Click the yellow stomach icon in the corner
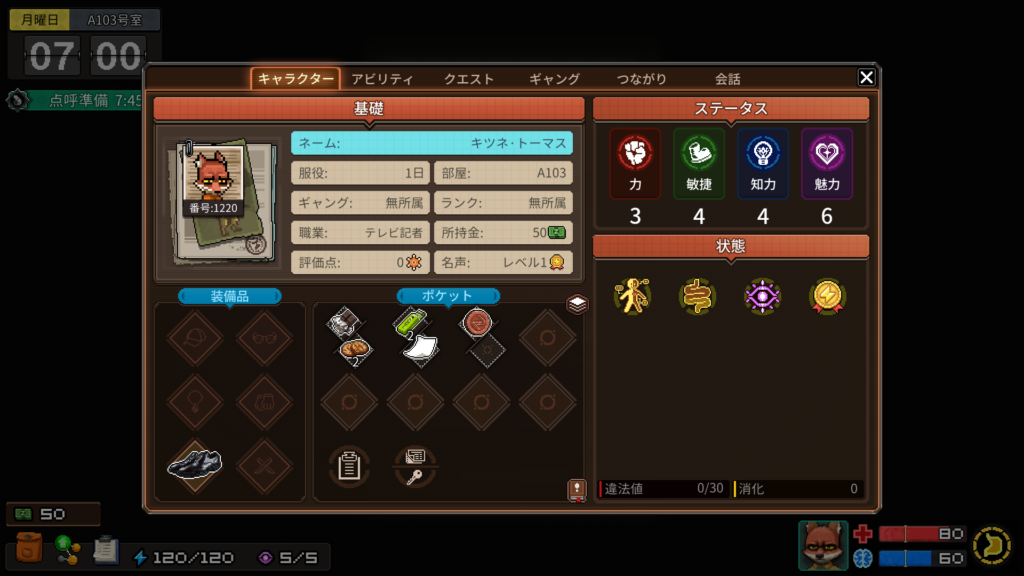This screenshot has height=576, width=1024. click(991, 545)
